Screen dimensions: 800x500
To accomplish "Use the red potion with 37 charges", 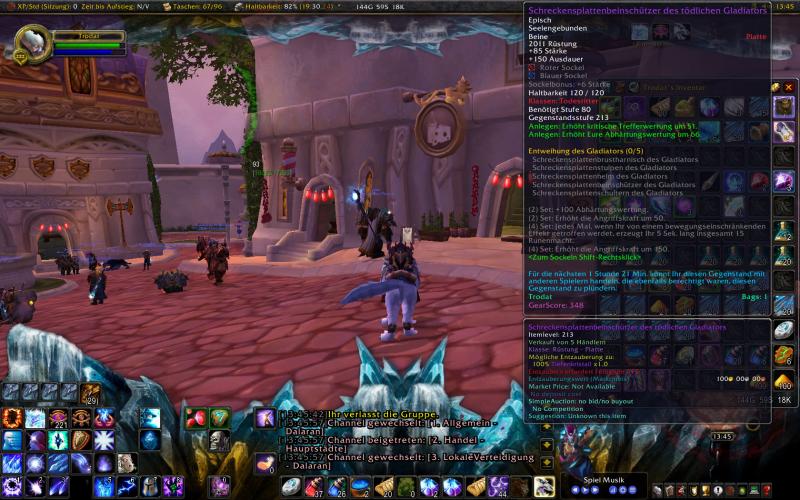I will click(x=314, y=487).
